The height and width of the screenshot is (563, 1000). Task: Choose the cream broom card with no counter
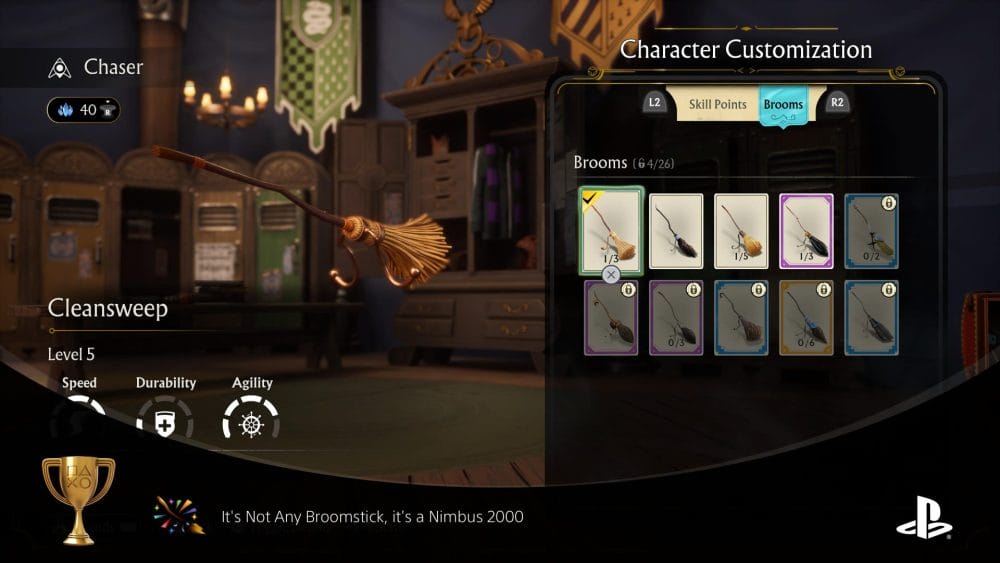click(676, 231)
